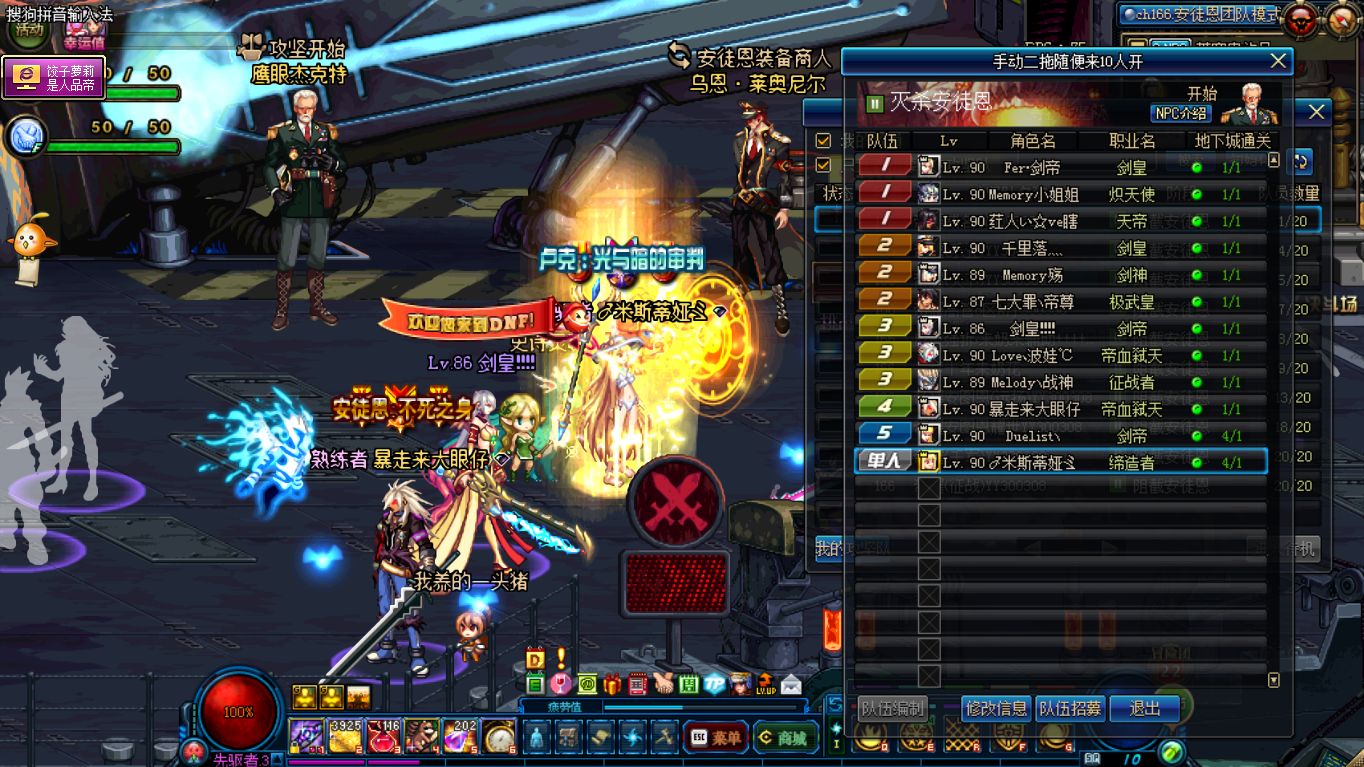Select the Memory小姐姐 member row

(x=1060, y=194)
